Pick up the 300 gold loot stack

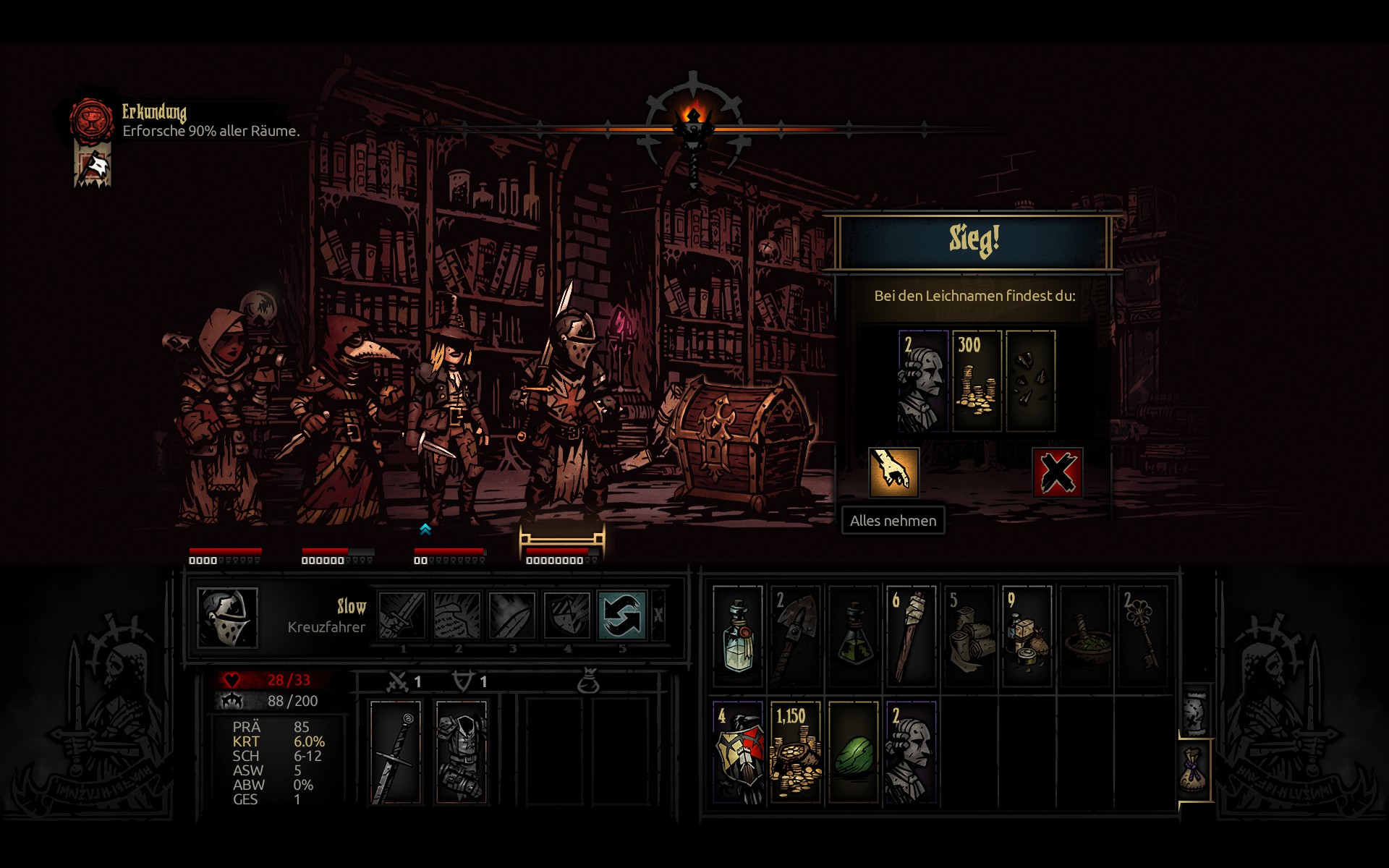tap(977, 381)
